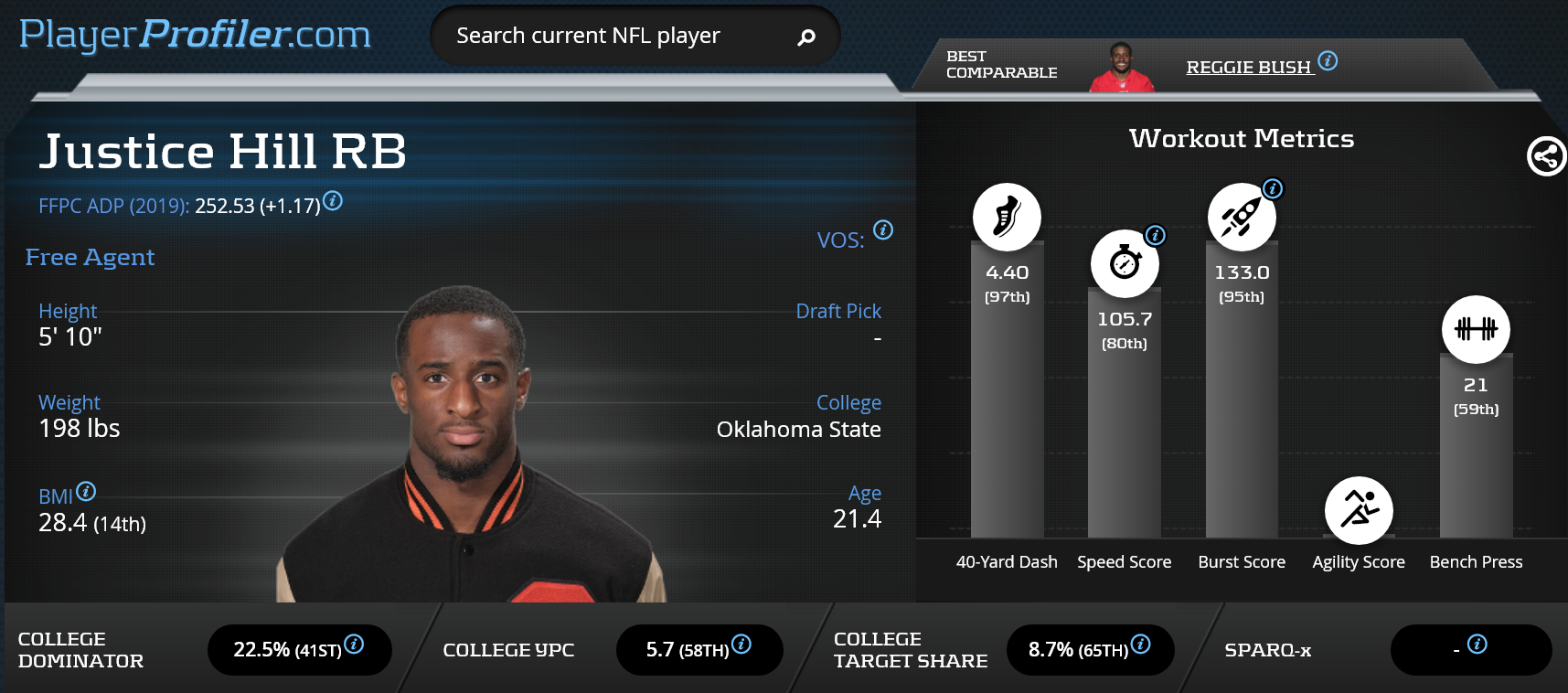
Task: Show College YPC info tooltip
Action: point(741,644)
